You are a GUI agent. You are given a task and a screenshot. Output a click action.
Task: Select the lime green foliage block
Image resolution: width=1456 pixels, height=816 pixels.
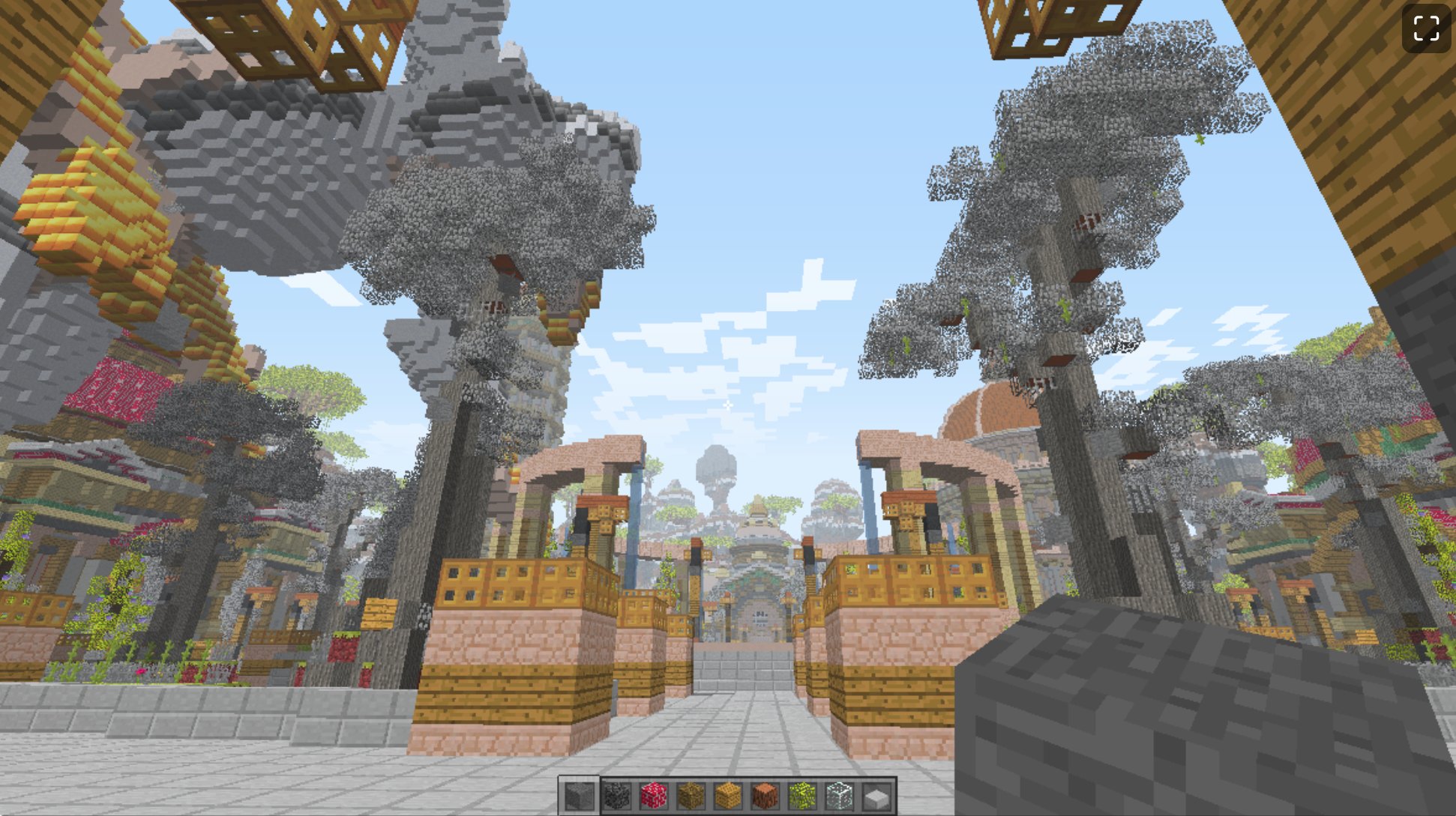(804, 797)
